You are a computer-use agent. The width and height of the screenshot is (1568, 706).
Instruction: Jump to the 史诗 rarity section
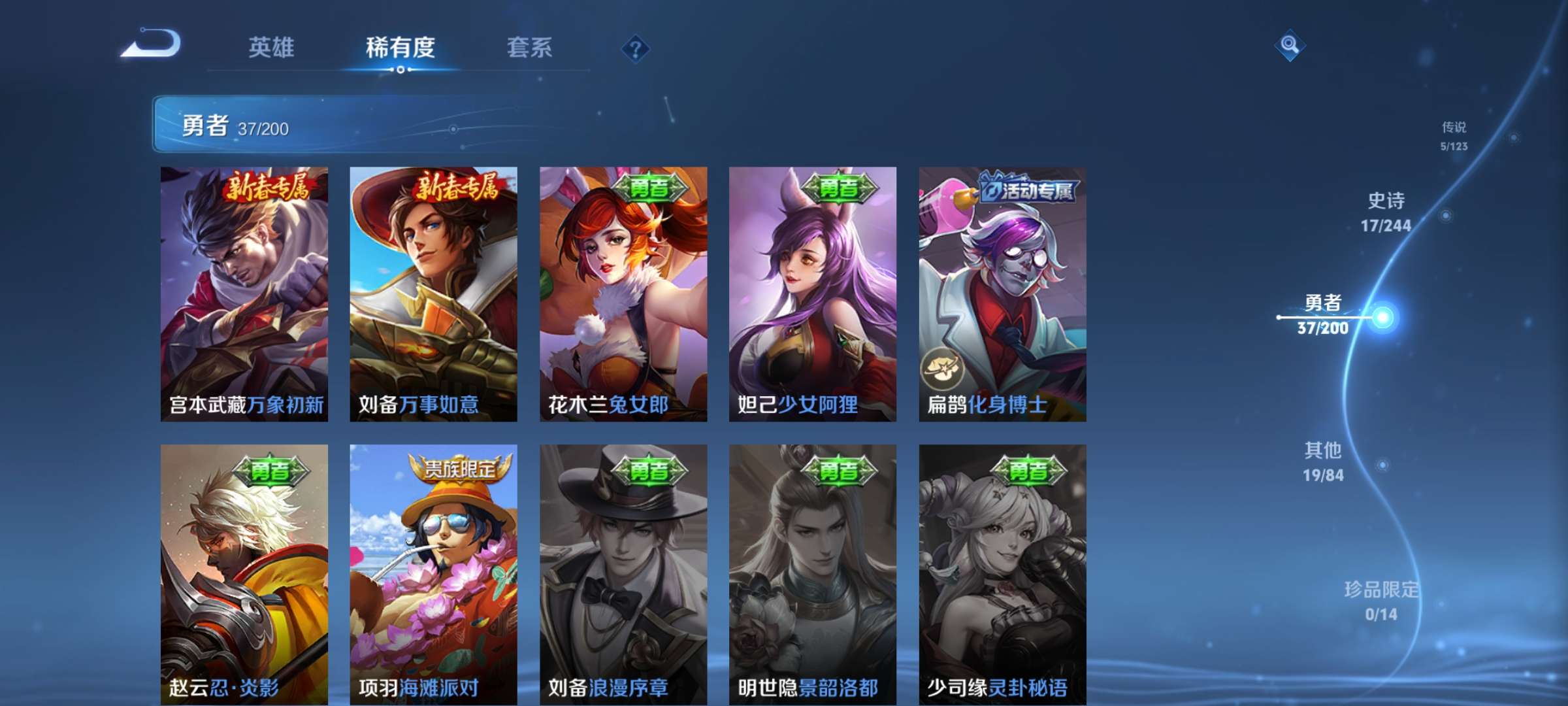(x=1386, y=212)
